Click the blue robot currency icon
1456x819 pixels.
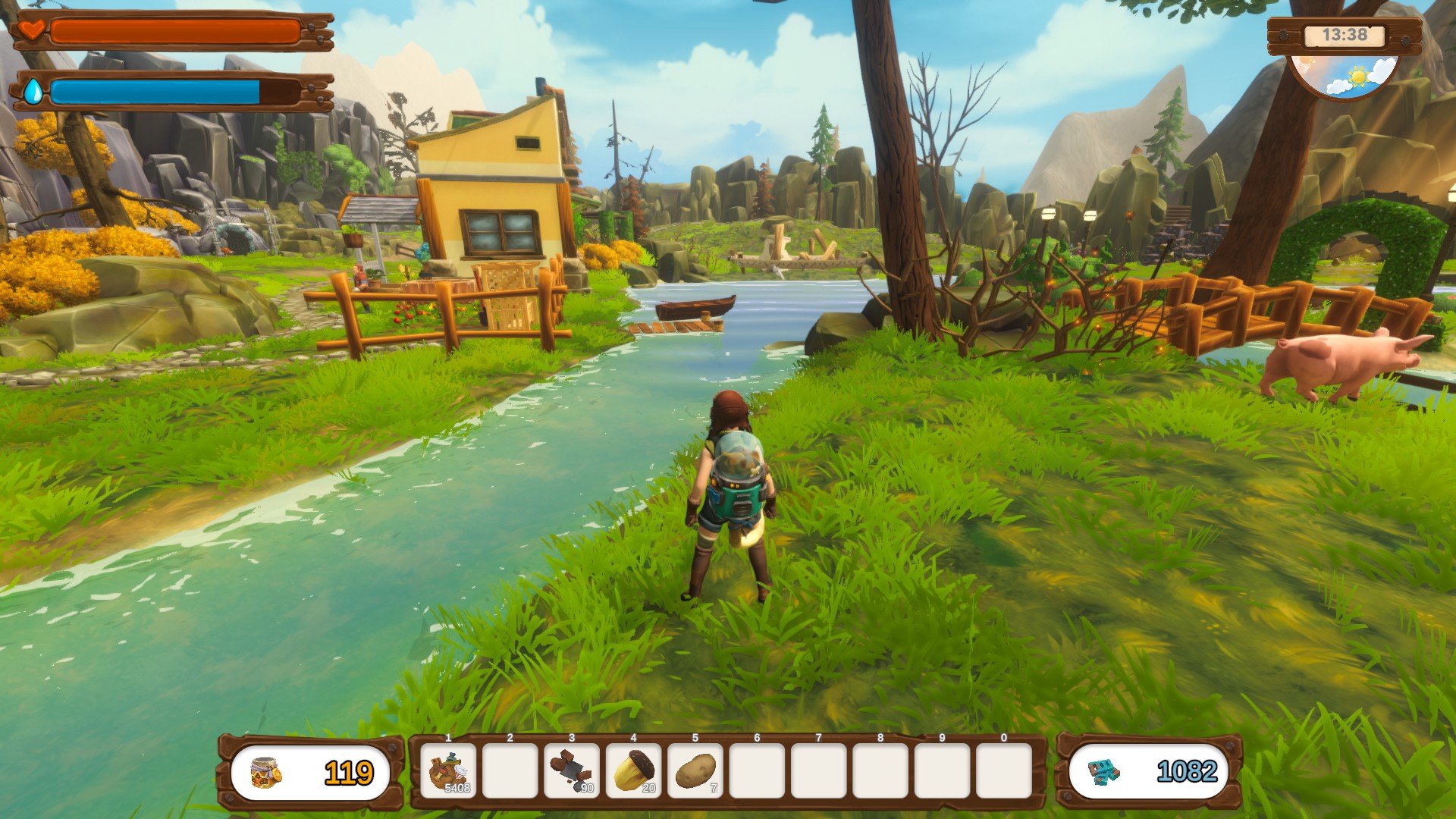(1104, 773)
